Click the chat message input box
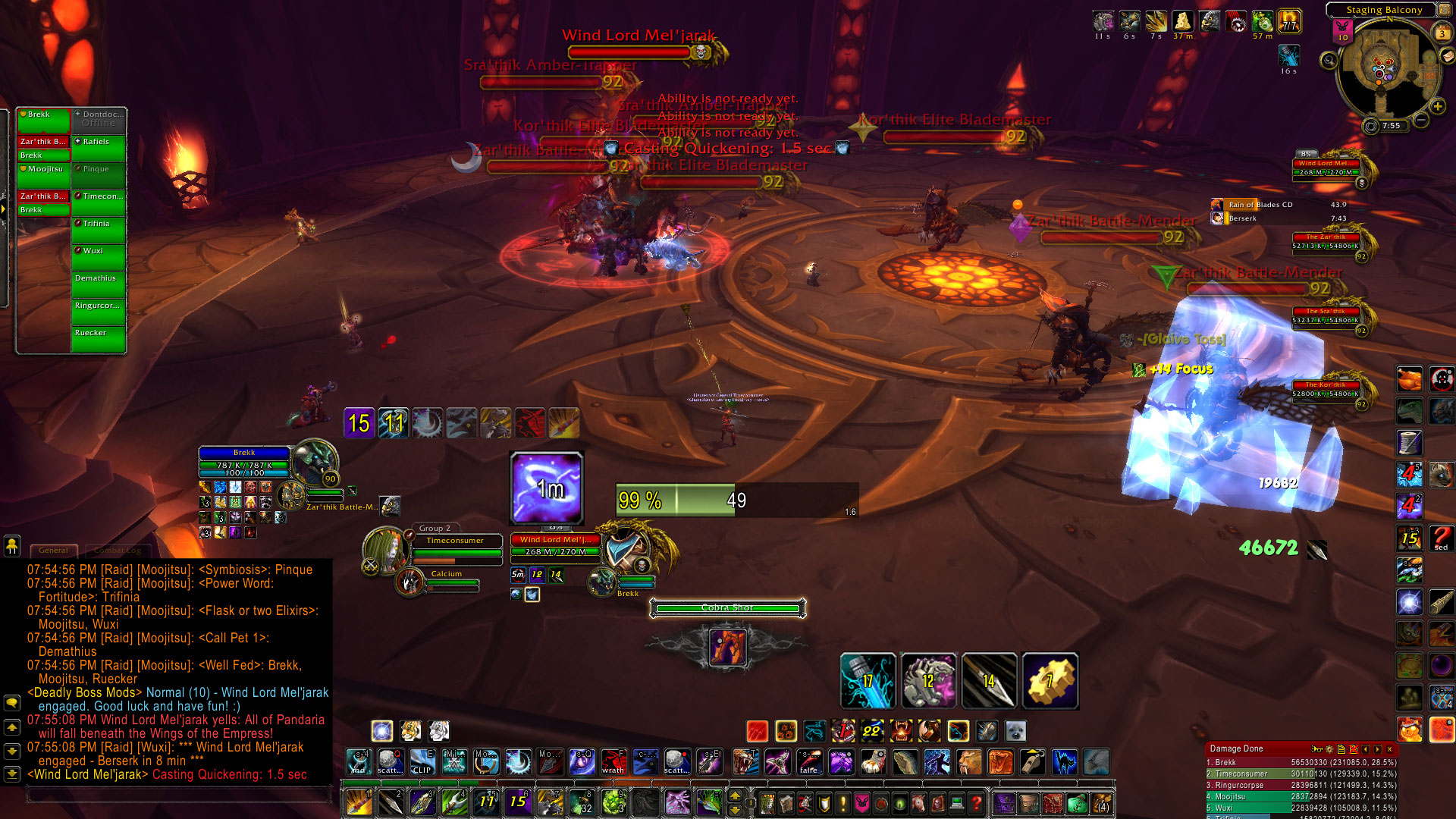1456x819 pixels. tap(179, 795)
